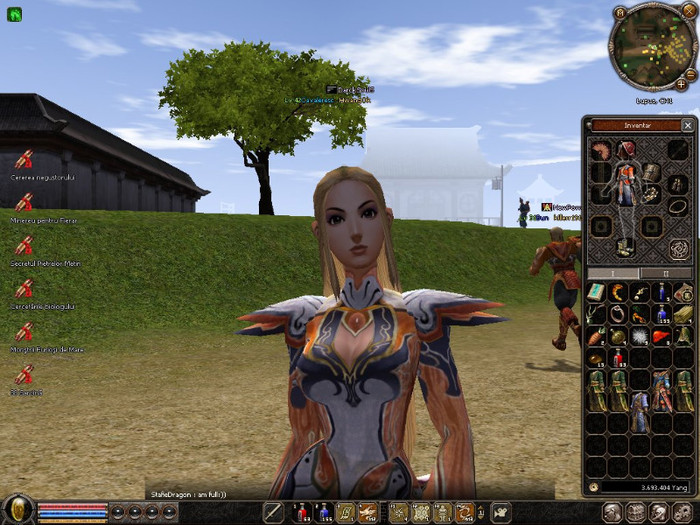
Task: Select the sword attack quickslot
Action: (x=273, y=513)
